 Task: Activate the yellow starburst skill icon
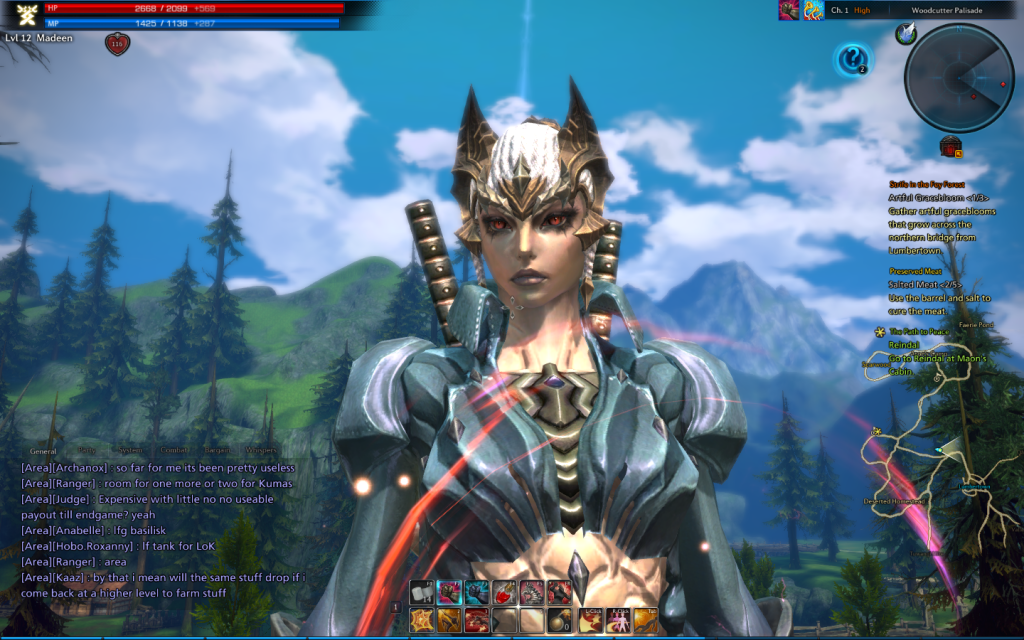tap(422, 620)
